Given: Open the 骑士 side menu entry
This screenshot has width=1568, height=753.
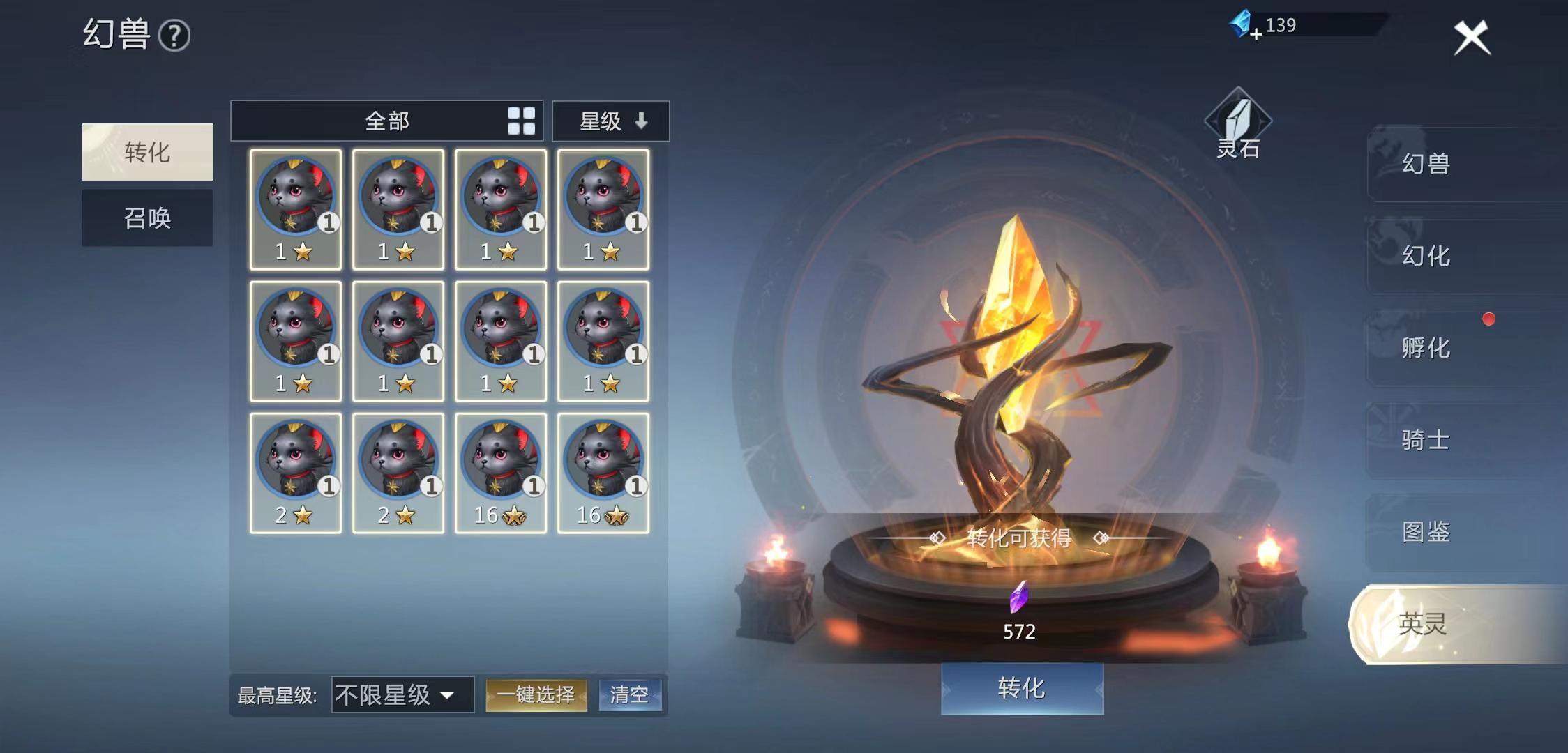Looking at the screenshot, I should pos(1426,440).
